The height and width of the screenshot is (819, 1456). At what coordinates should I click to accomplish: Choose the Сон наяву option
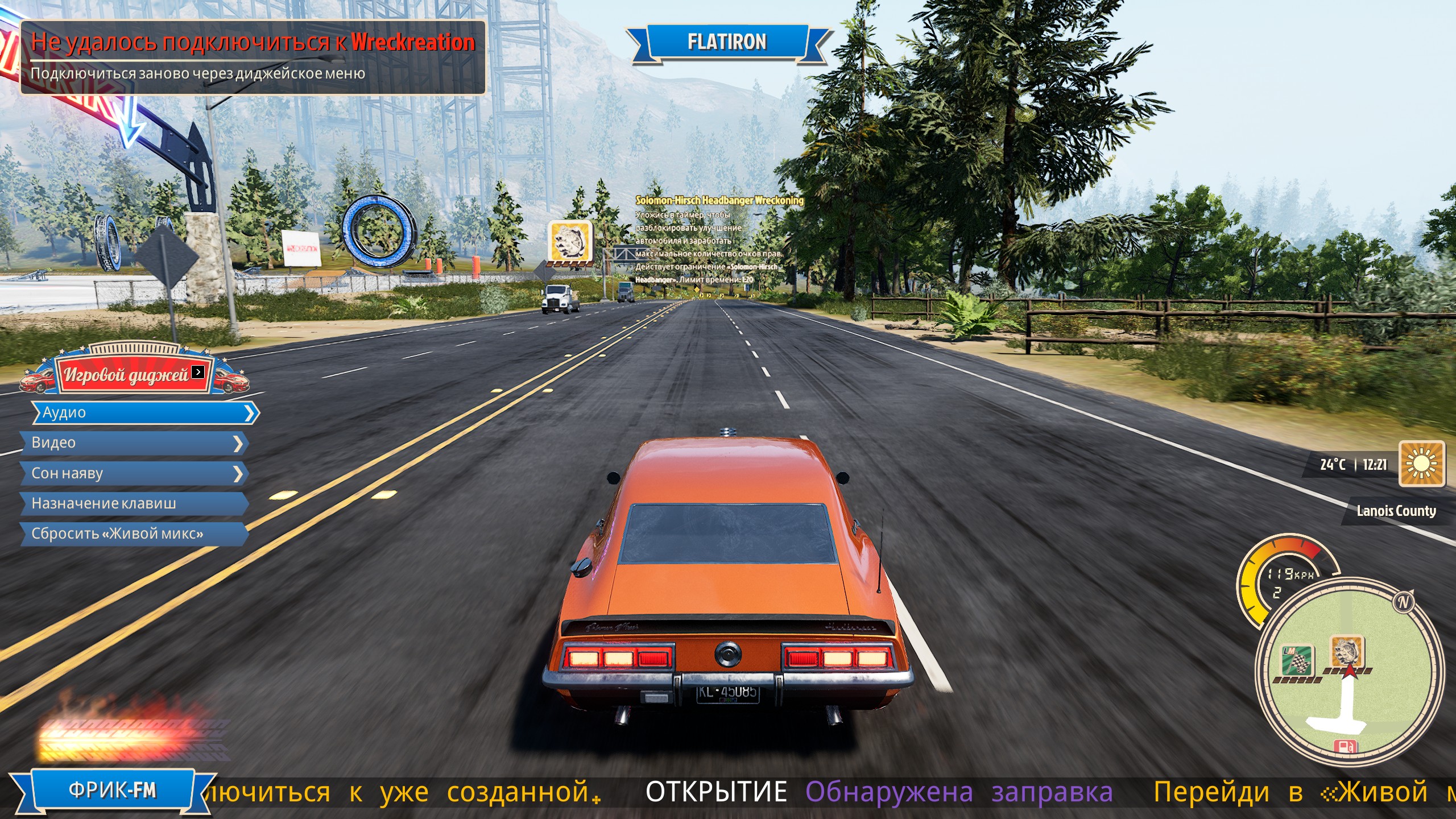click(x=134, y=473)
